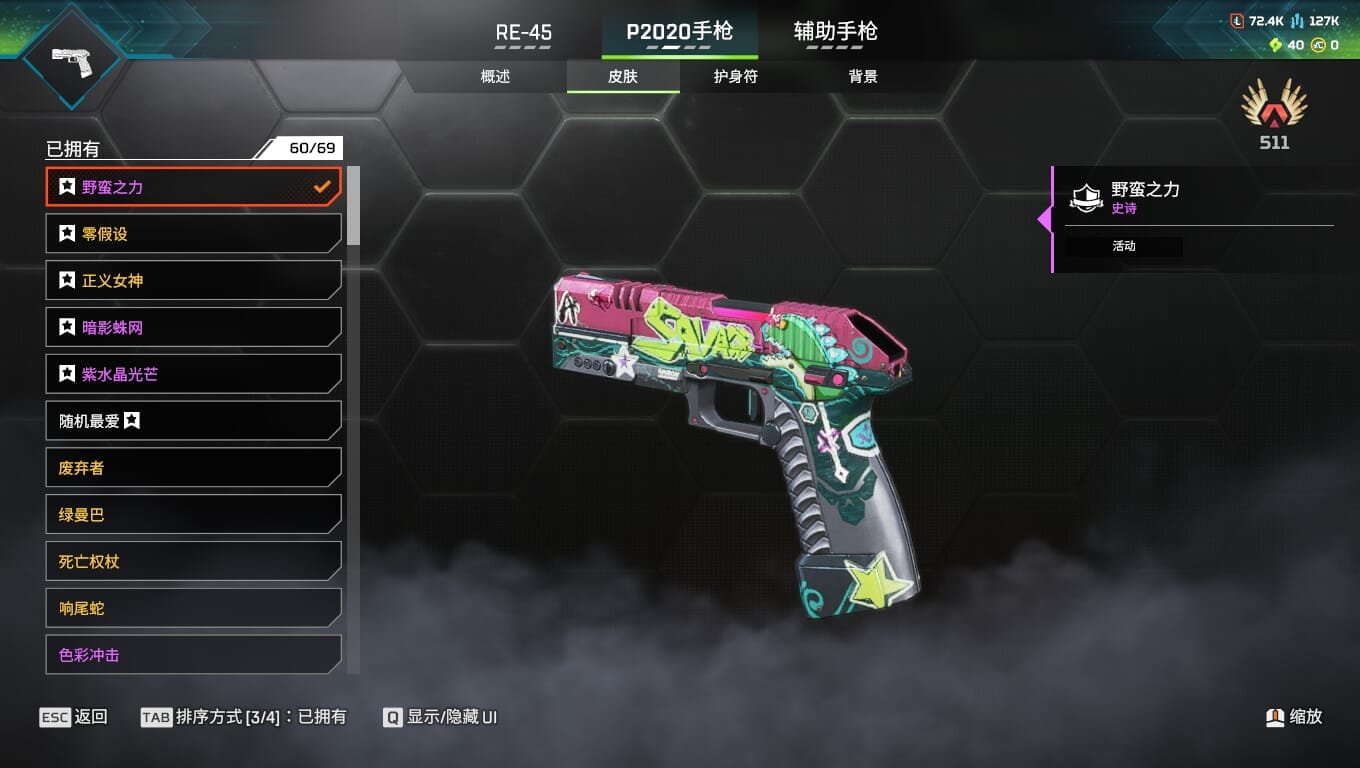Switch to the RE-45 weapon tab

[x=524, y=32]
